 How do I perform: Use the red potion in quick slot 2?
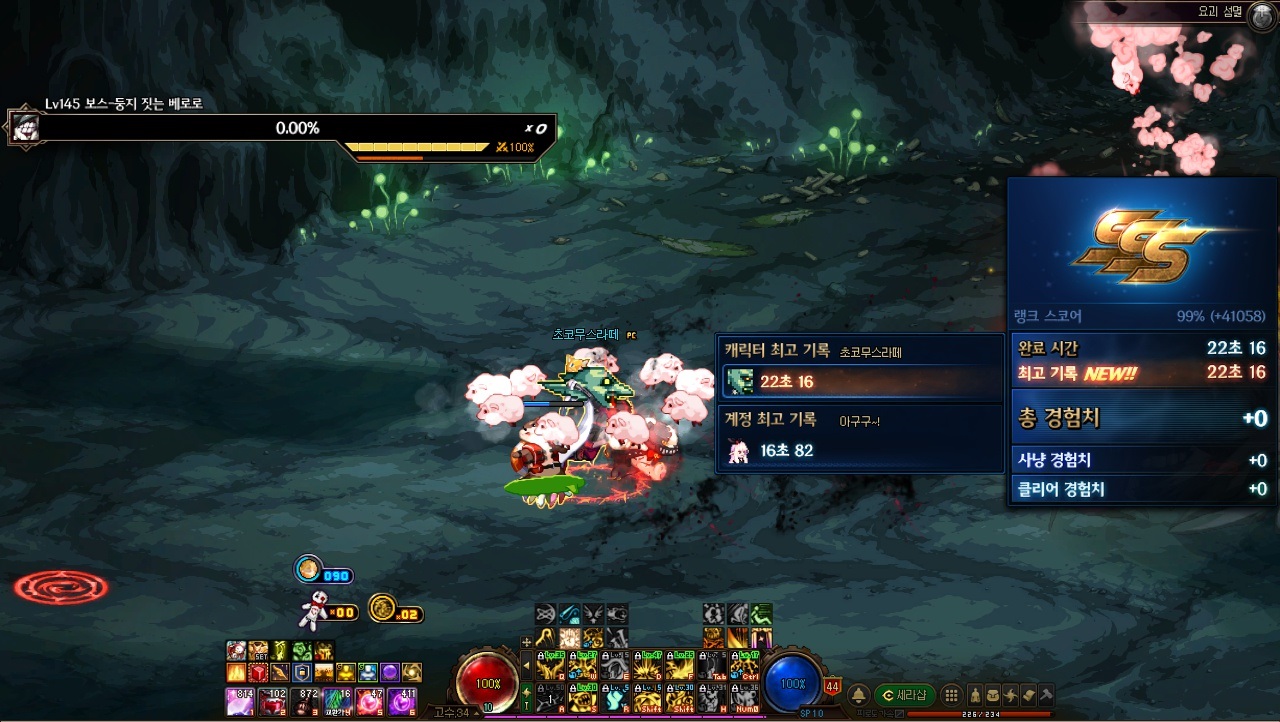[x=271, y=701]
